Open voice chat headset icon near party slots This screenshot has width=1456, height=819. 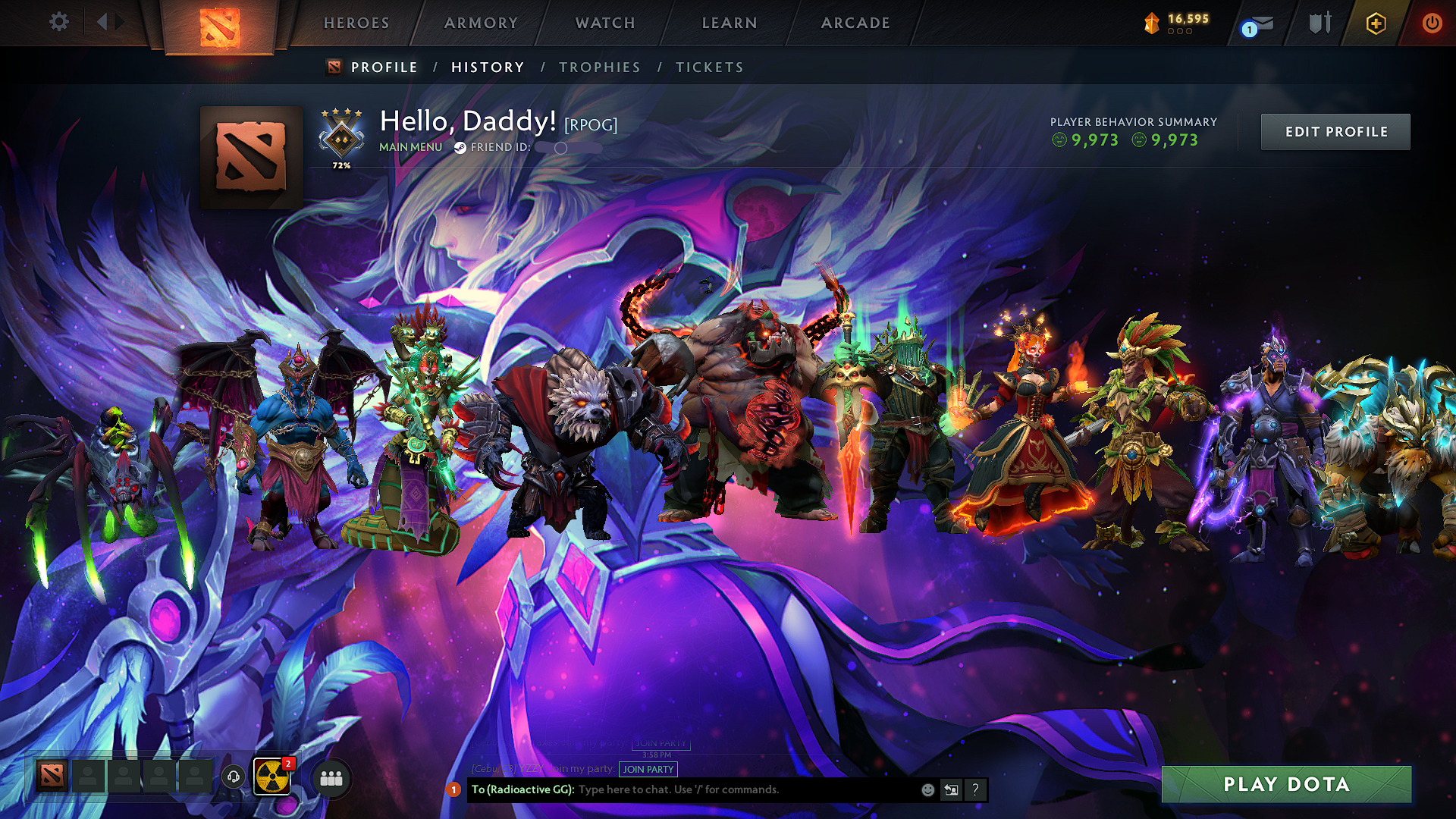(x=234, y=777)
